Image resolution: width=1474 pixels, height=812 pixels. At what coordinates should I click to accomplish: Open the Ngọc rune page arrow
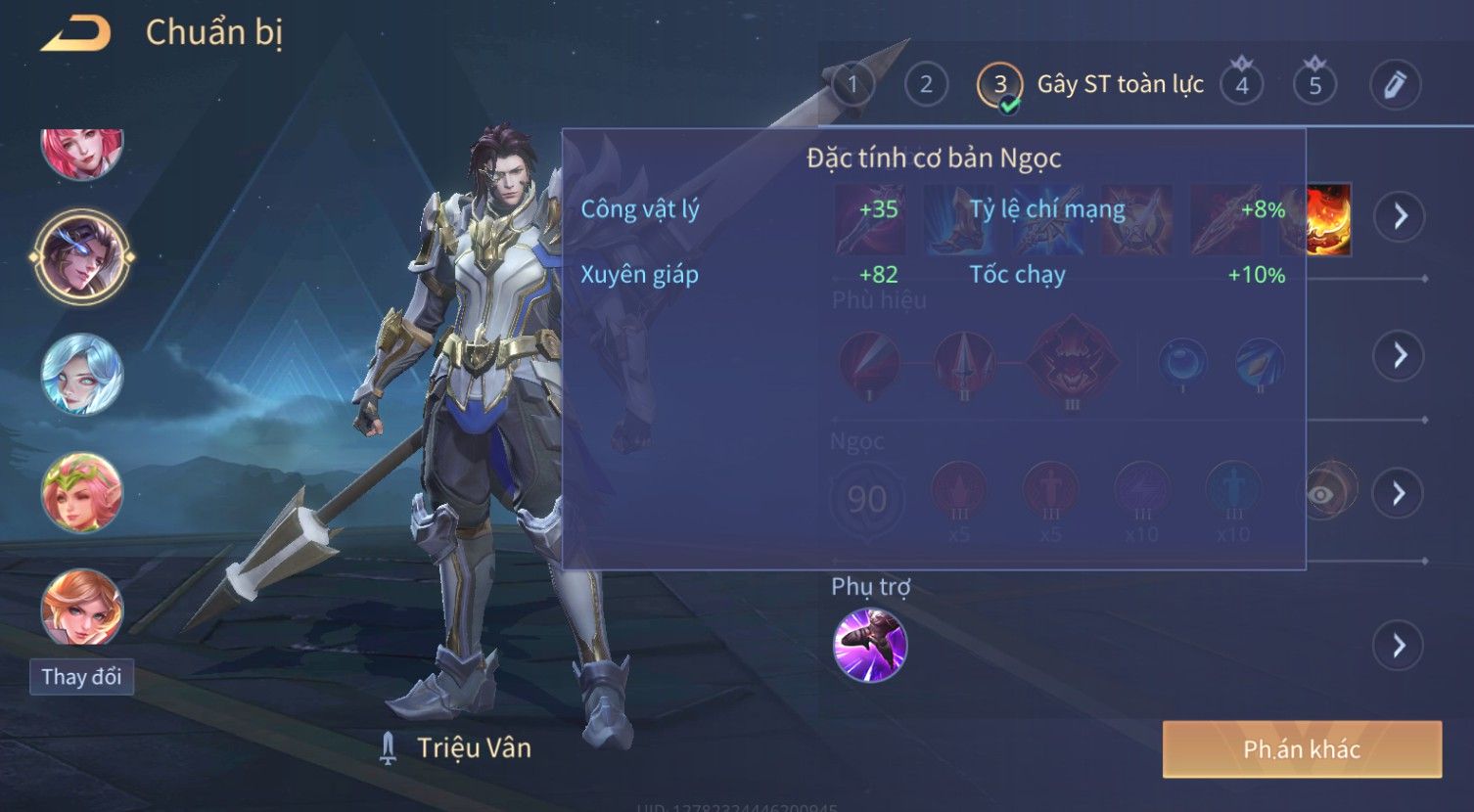click(x=1400, y=493)
